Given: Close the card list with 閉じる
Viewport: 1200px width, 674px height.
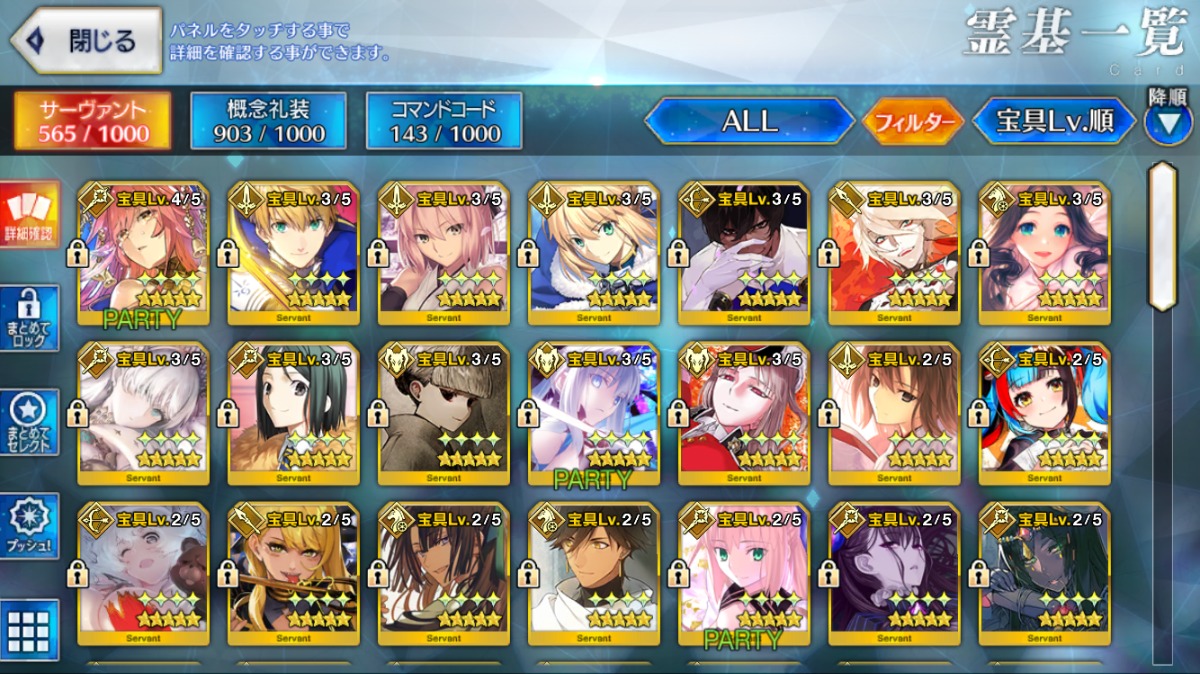Looking at the screenshot, I should tap(86, 41).
